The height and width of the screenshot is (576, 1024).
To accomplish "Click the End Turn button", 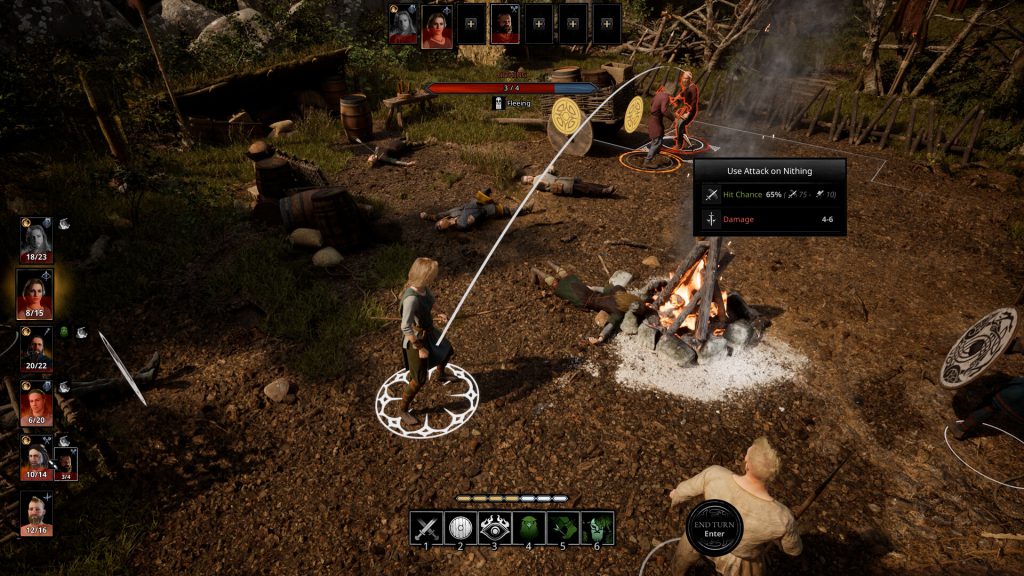I will (x=716, y=526).
